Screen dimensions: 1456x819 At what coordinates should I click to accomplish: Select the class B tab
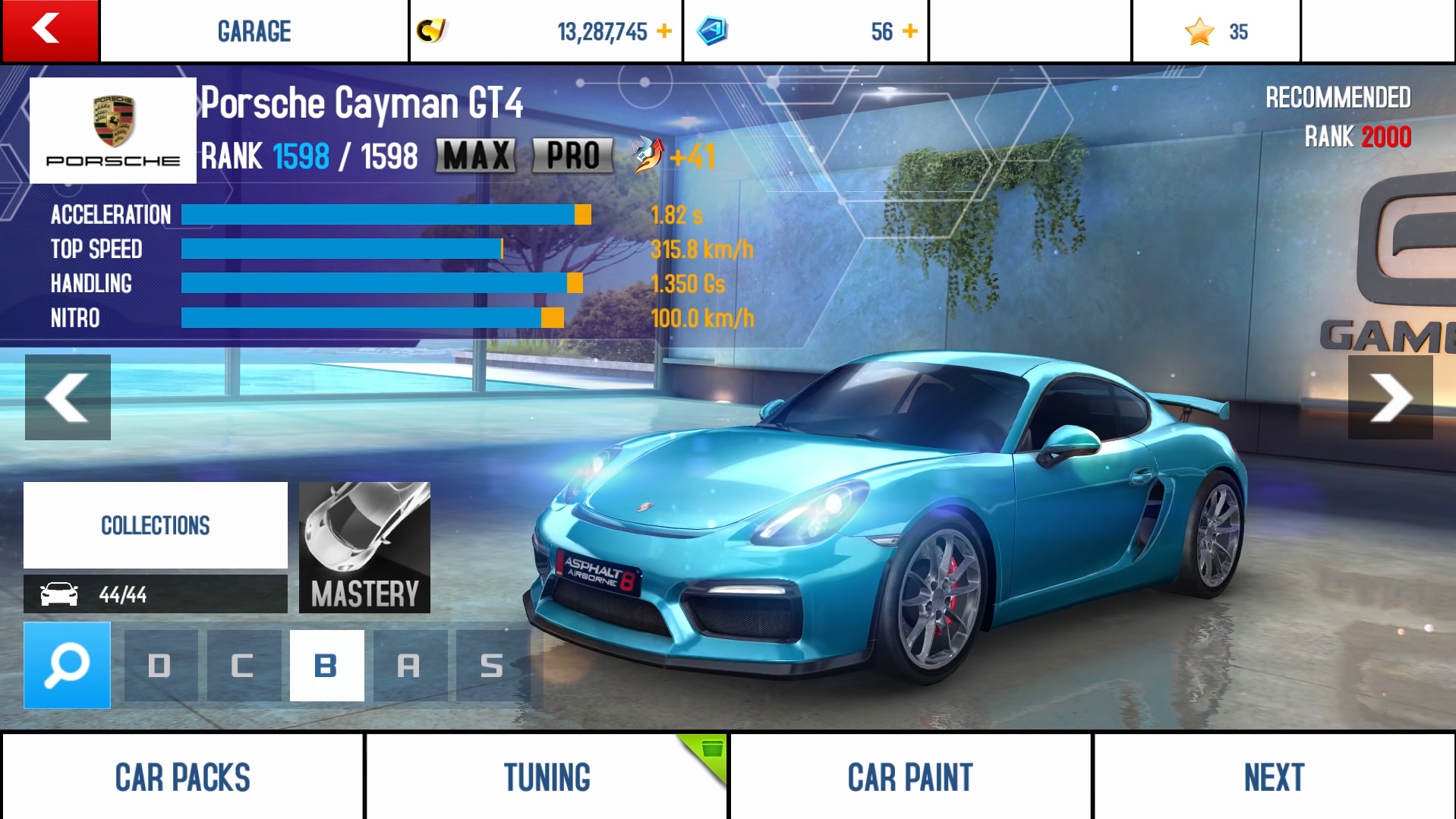click(x=326, y=666)
